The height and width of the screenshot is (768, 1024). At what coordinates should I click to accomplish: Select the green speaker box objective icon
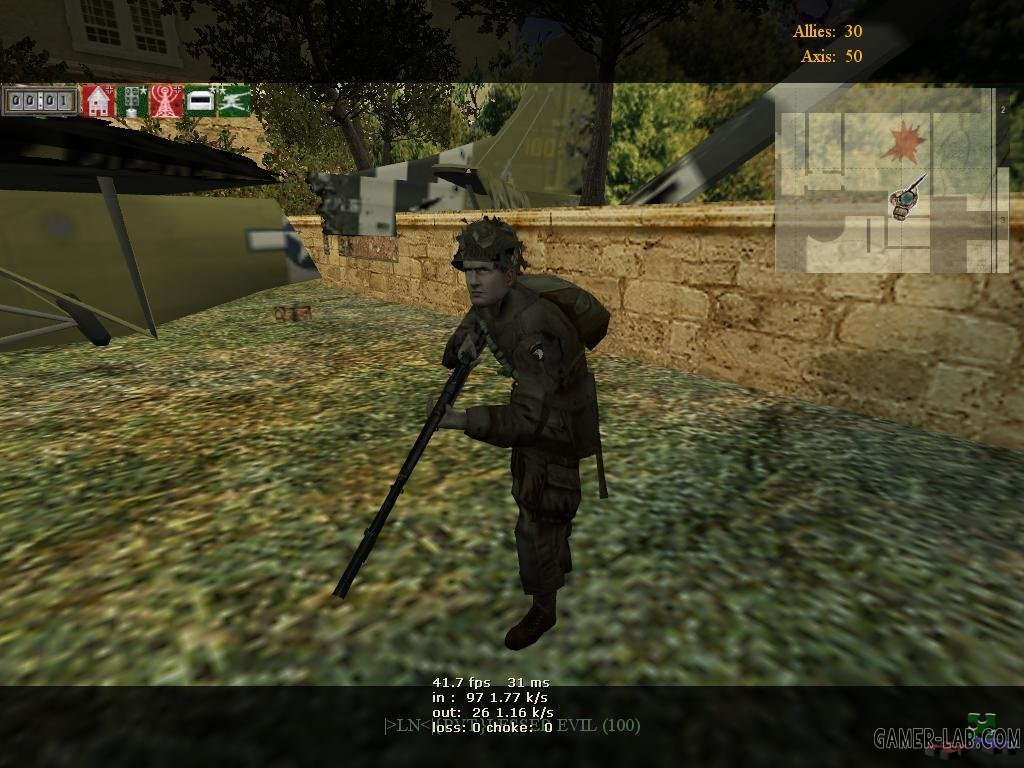132,101
